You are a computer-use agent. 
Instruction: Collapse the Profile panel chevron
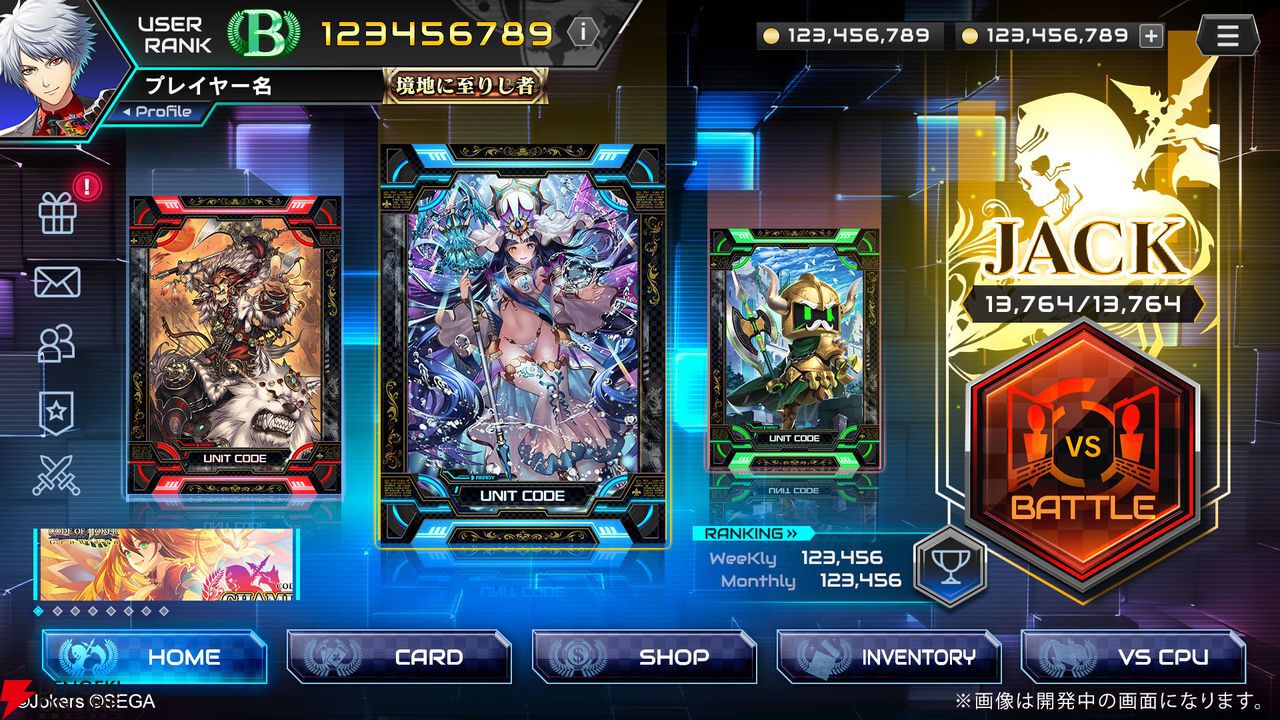(125, 111)
